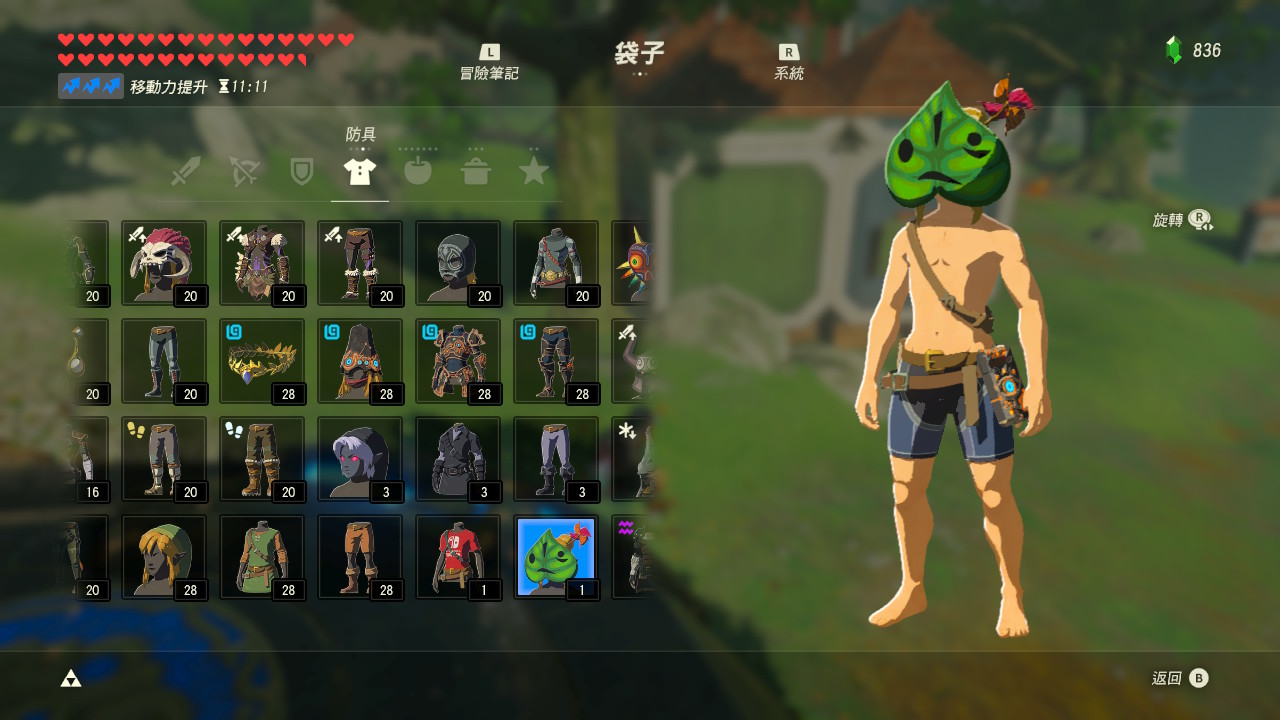Click the red shirt armor thumbnail
The image size is (1280, 720).
click(x=458, y=557)
